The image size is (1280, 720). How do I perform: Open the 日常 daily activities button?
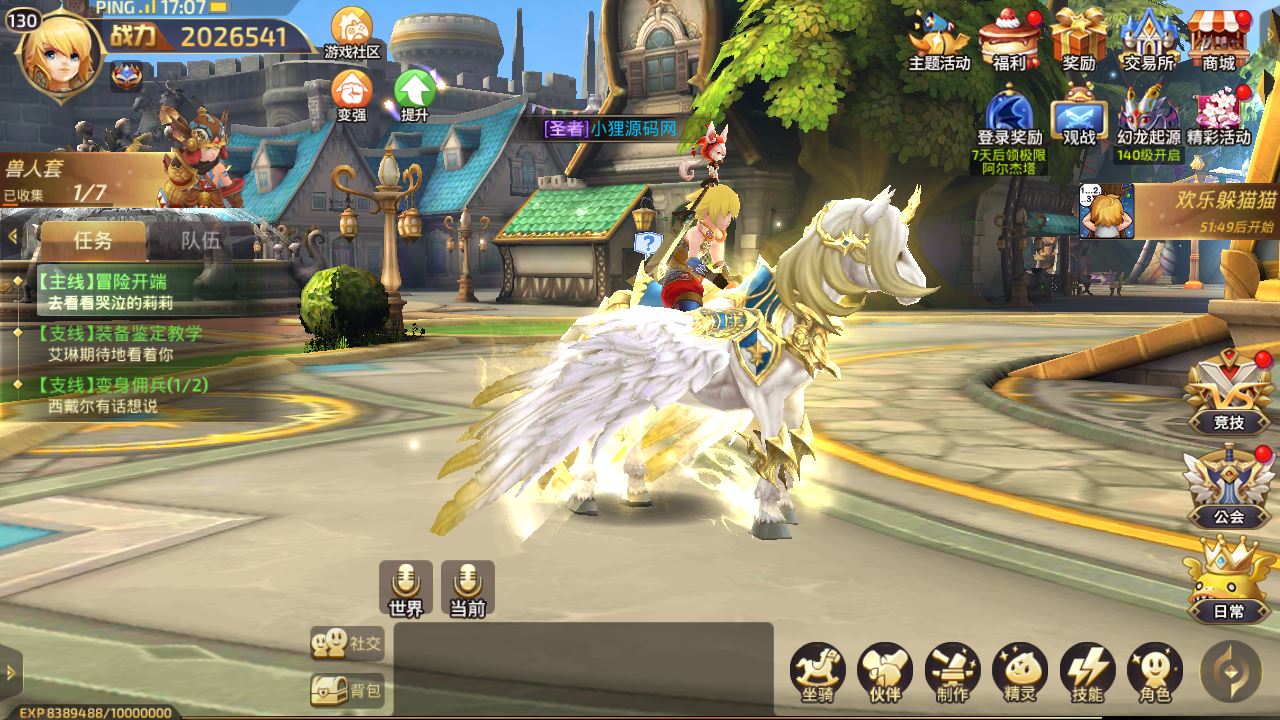pyautogui.click(x=1229, y=581)
